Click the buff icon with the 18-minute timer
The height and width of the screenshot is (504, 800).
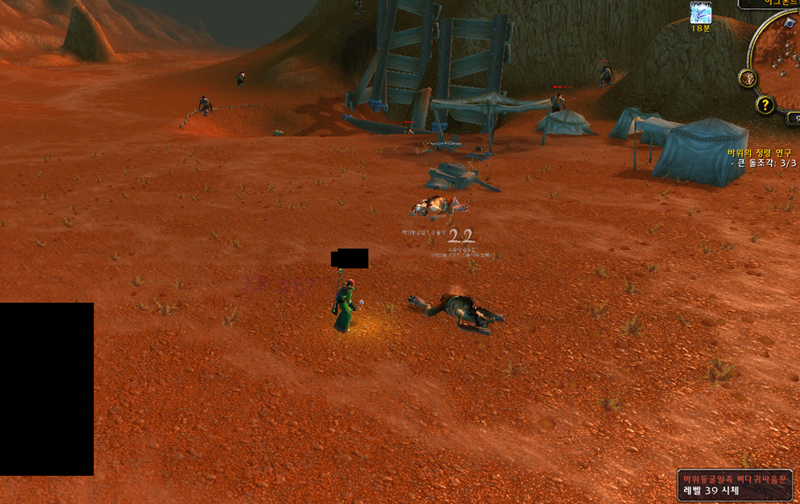701,12
